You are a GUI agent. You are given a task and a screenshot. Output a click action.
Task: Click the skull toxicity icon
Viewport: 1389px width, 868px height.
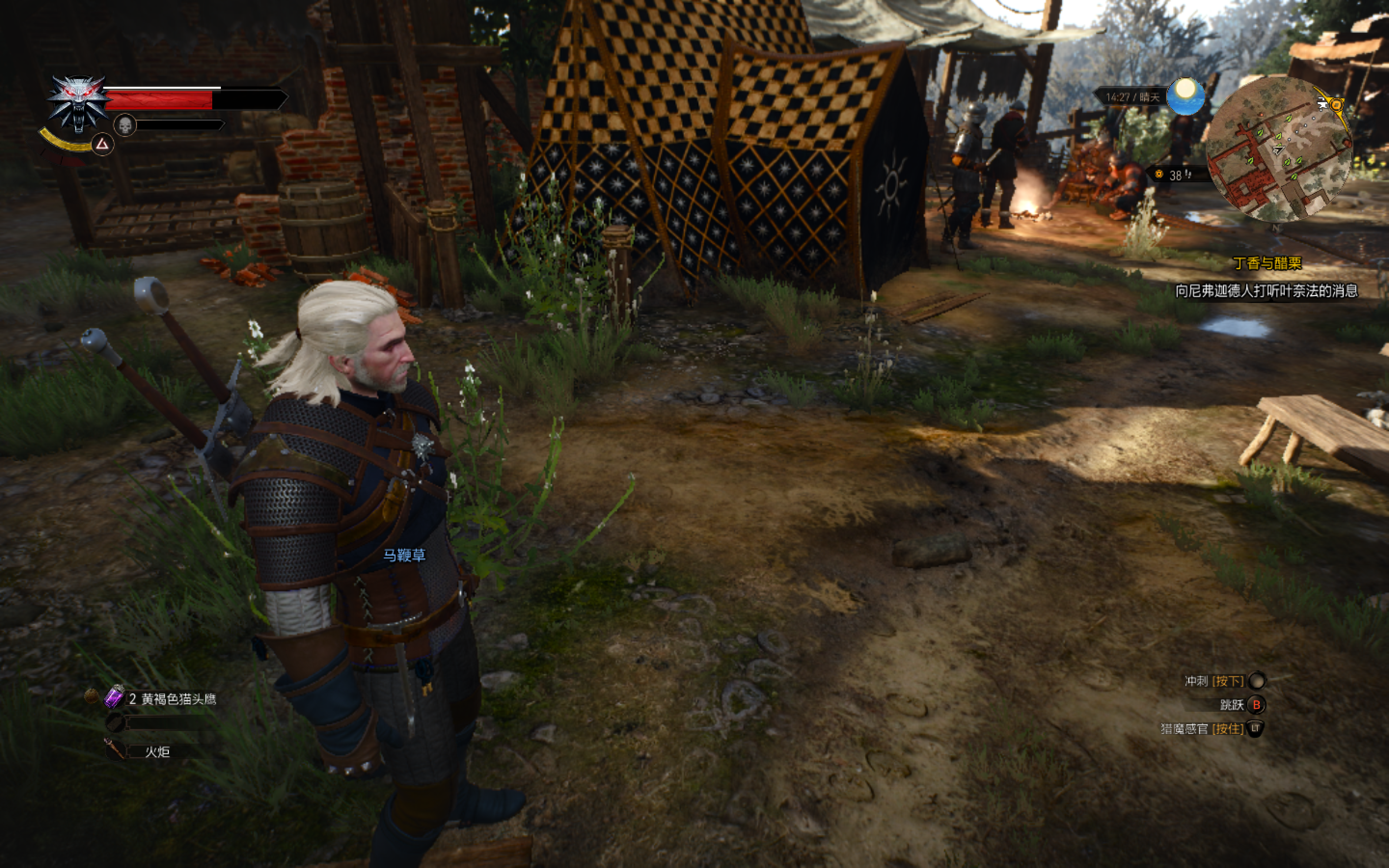pos(124,125)
